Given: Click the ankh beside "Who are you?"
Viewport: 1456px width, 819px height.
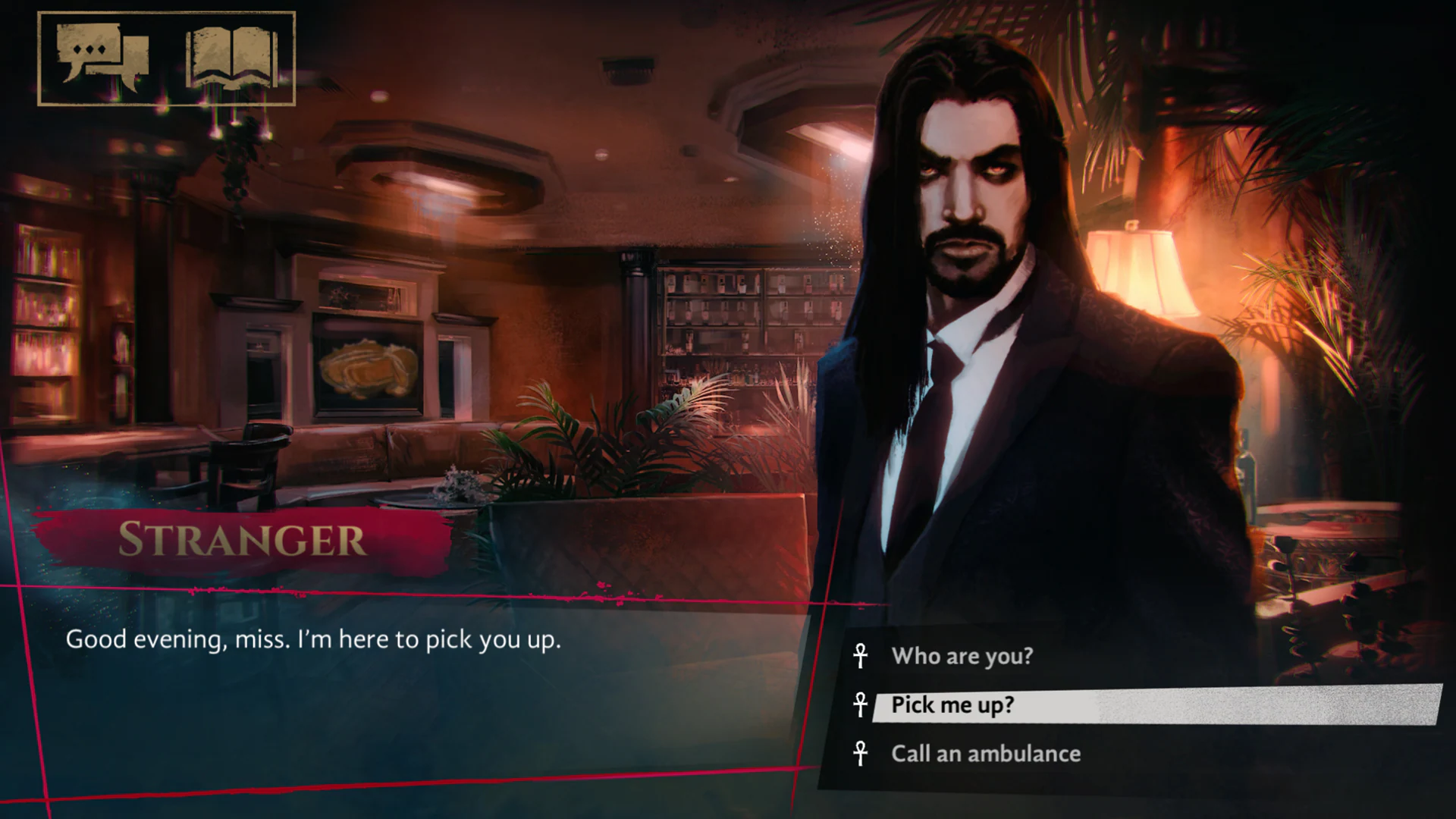Looking at the screenshot, I should (x=861, y=657).
